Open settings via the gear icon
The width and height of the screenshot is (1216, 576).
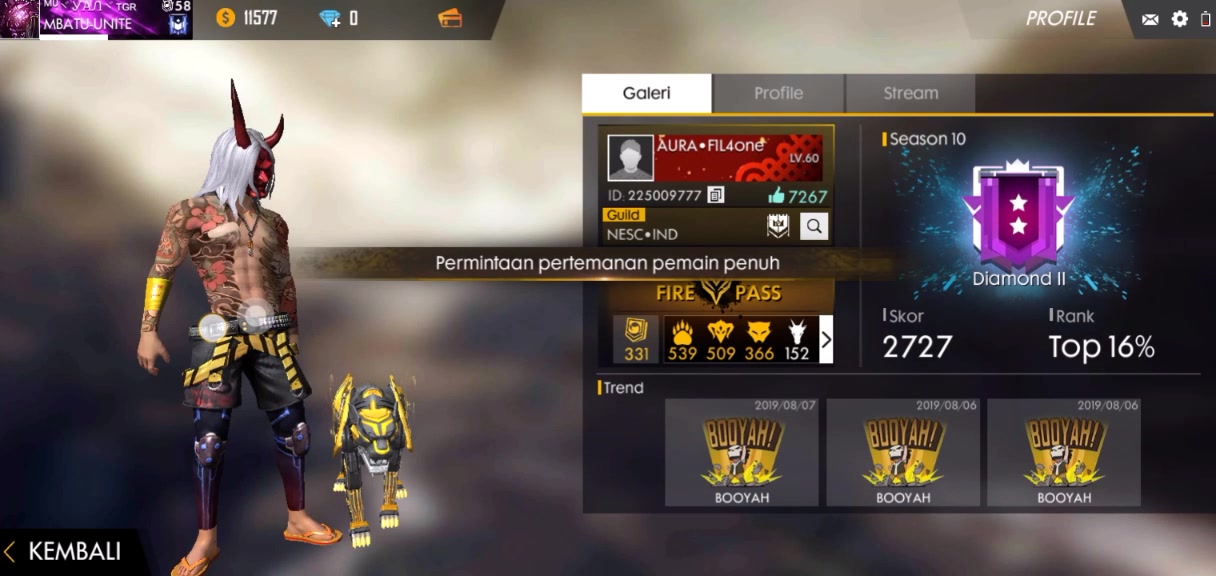click(1180, 19)
